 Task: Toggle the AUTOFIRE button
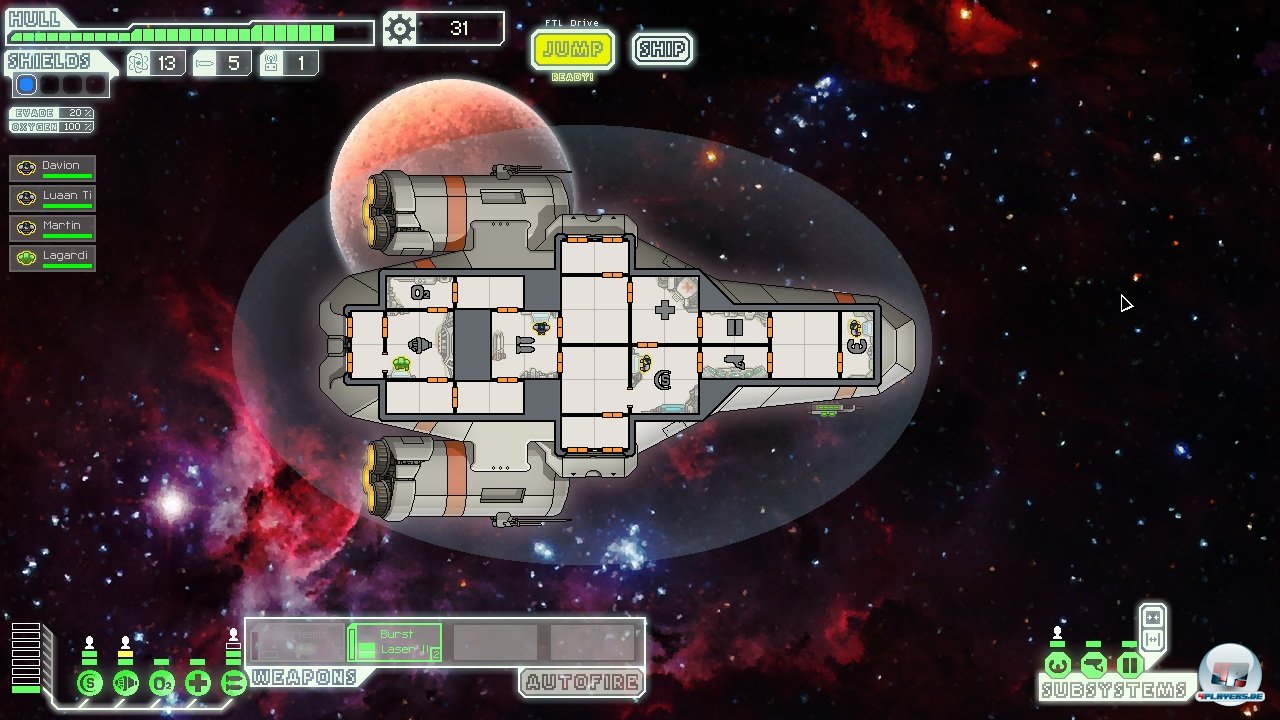pos(581,684)
